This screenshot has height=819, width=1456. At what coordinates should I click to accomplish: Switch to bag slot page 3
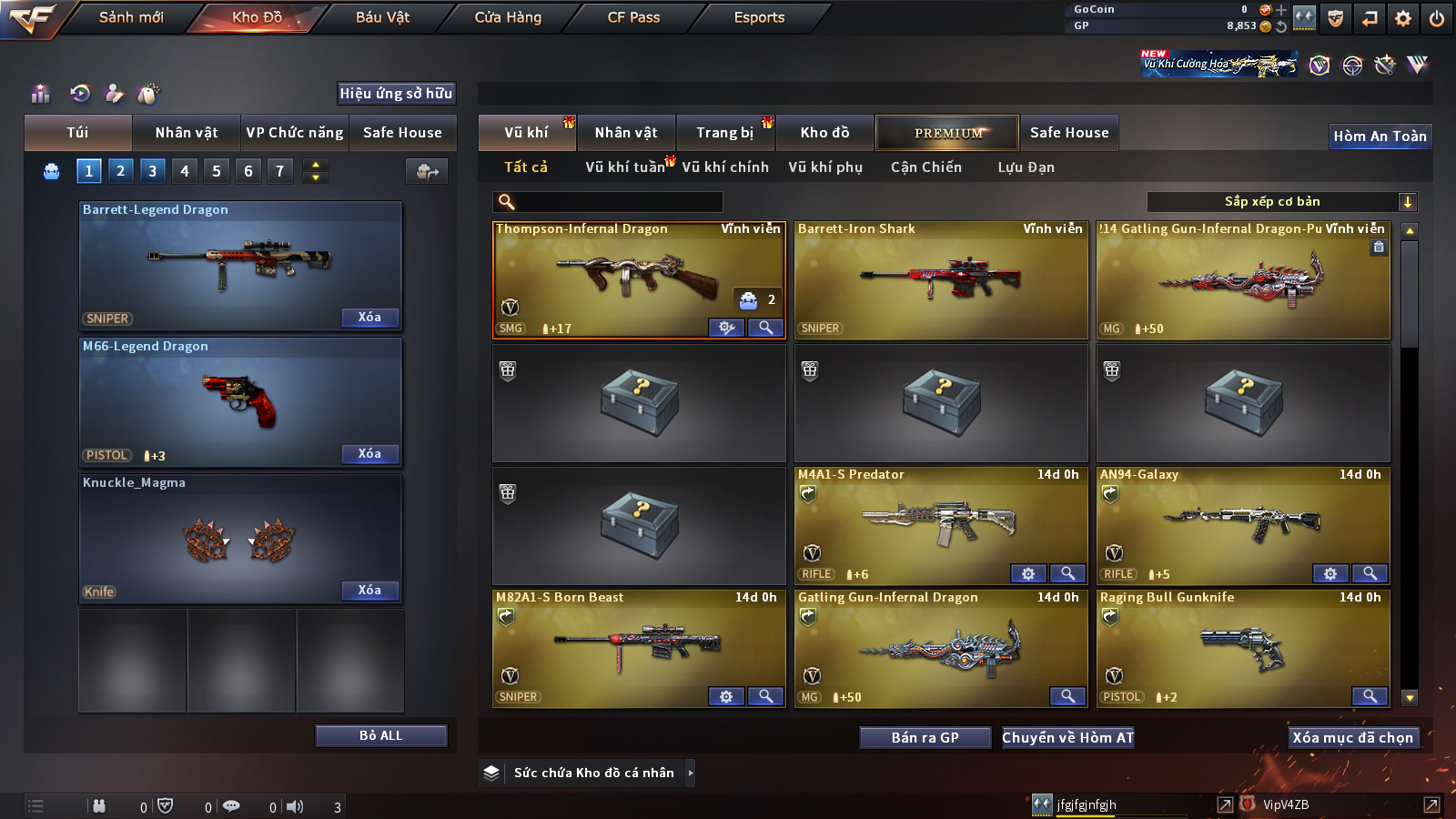152,170
